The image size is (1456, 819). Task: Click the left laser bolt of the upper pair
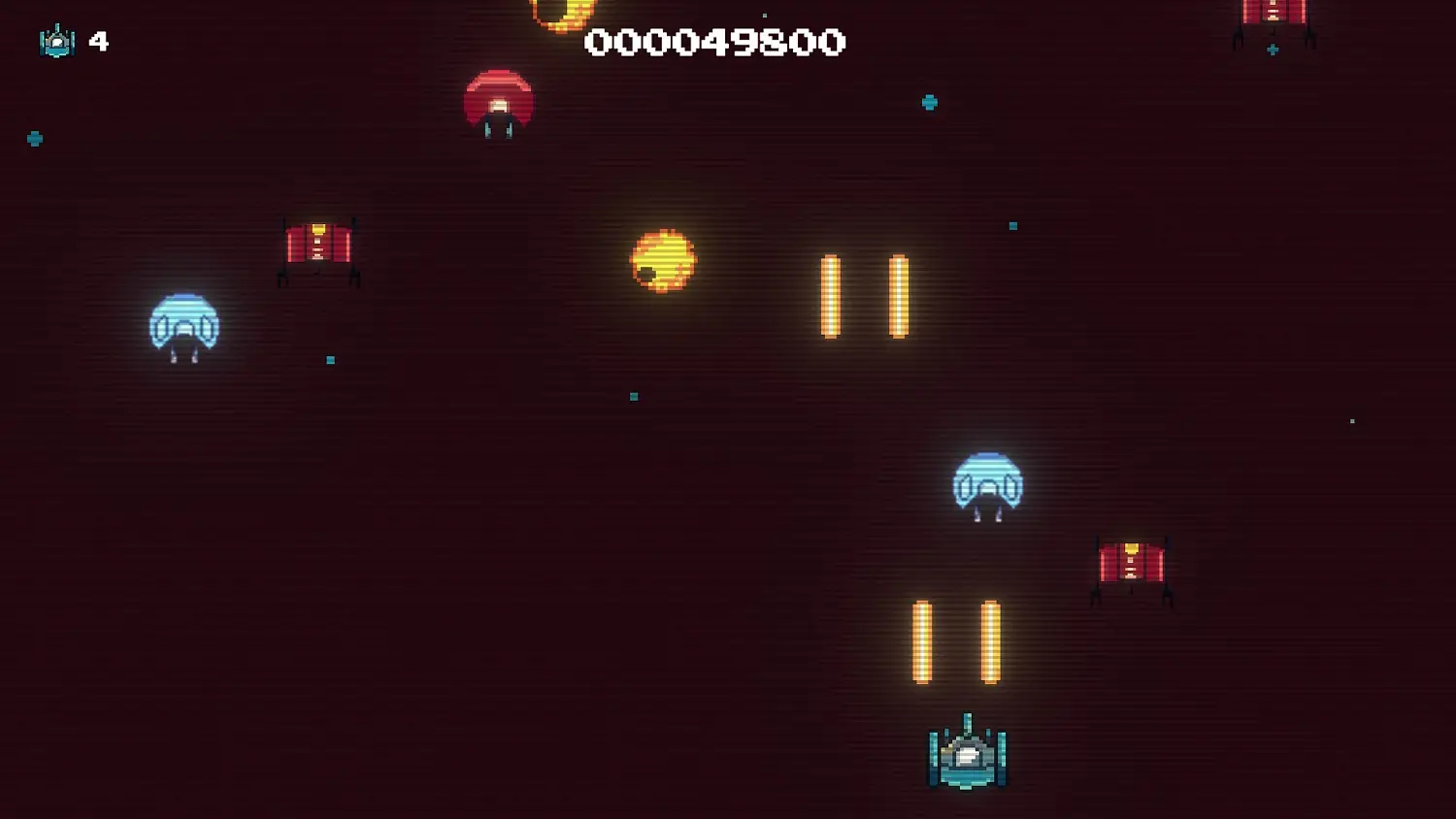831,294
